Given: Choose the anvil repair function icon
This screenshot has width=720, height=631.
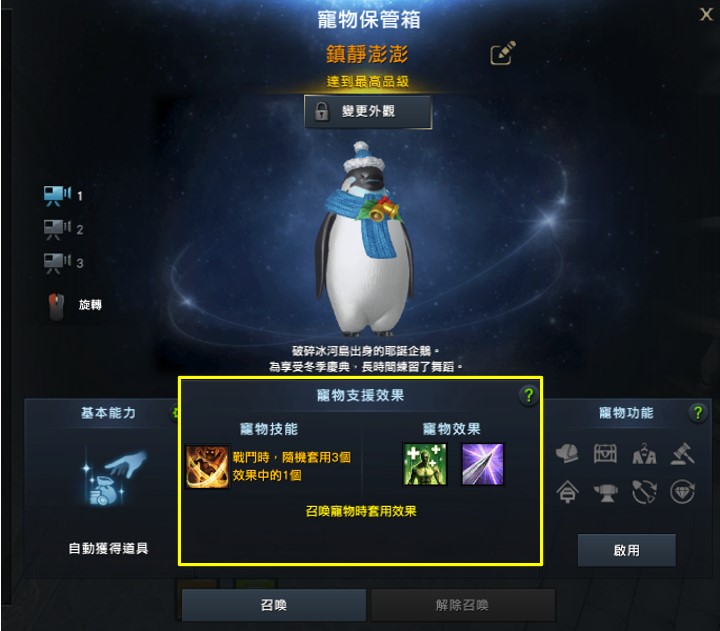Looking at the screenshot, I should [607, 493].
